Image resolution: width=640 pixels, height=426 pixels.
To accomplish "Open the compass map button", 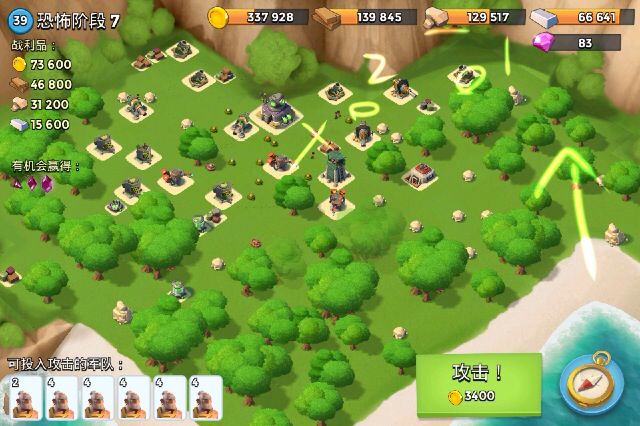I will tap(592, 383).
